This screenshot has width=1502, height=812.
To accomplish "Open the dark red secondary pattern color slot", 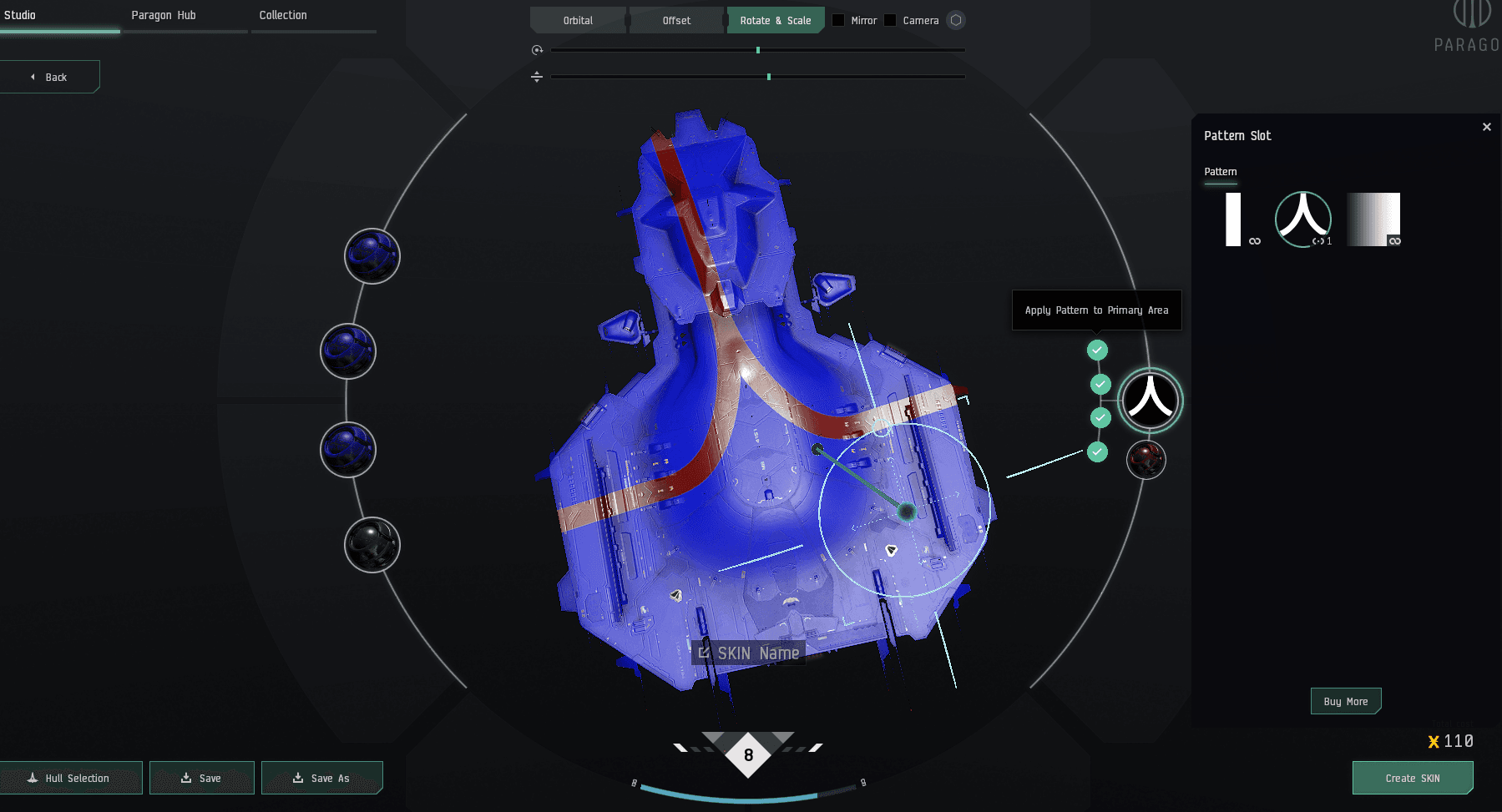I will 1145,460.
